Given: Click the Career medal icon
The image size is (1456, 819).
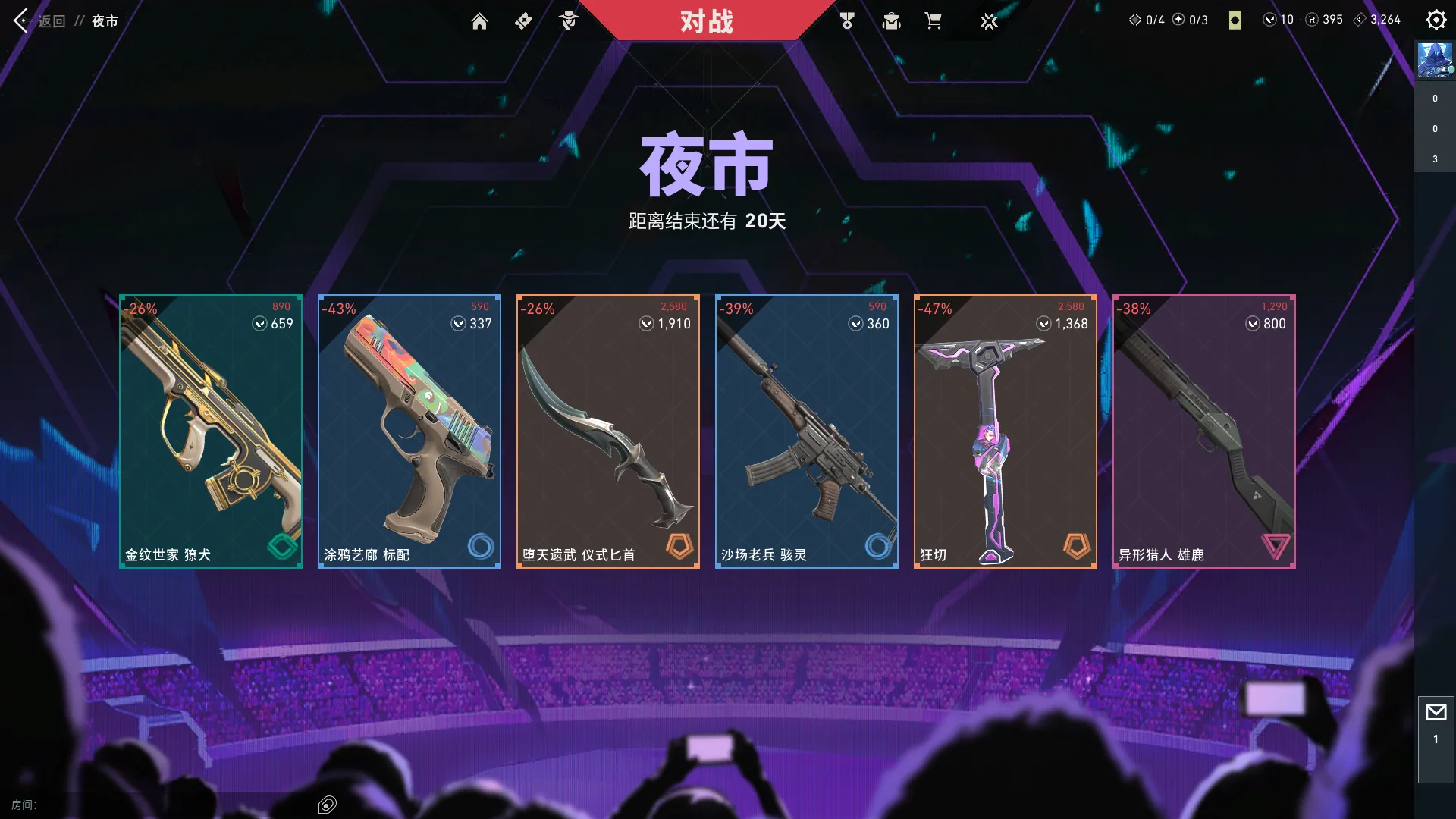Looking at the screenshot, I should click(x=848, y=21).
